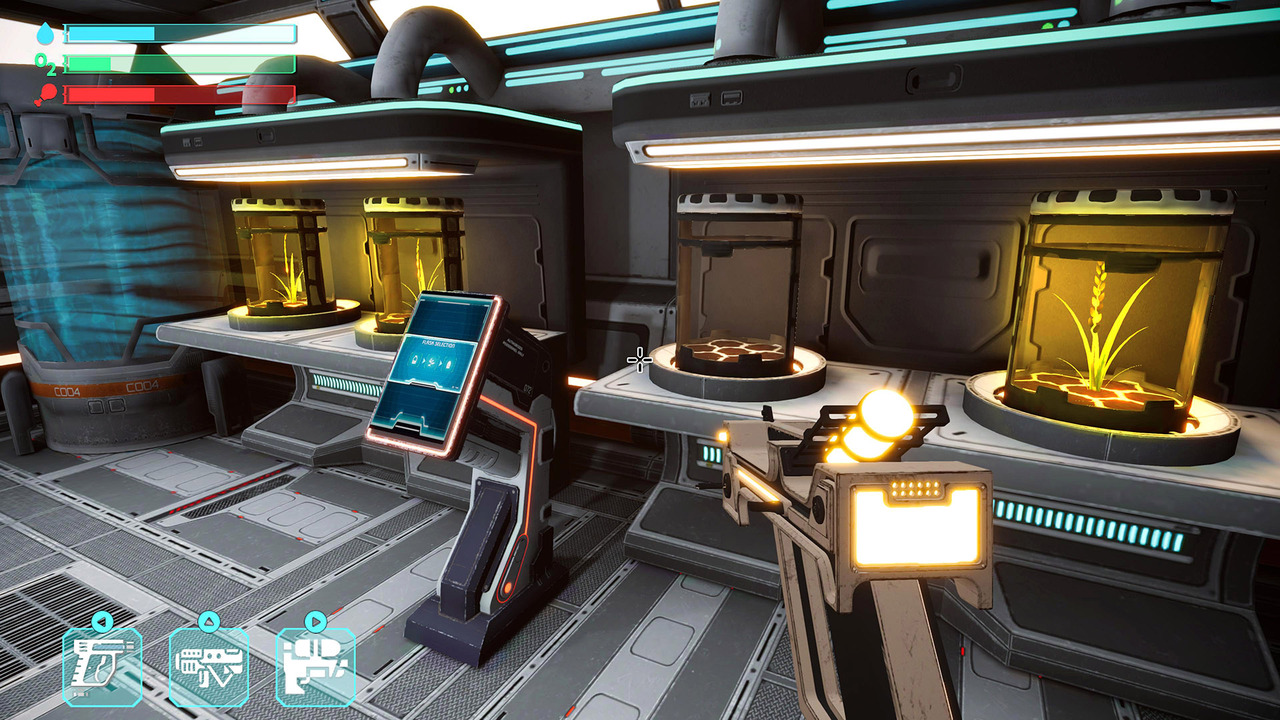1280x720 pixels.
Task: Click the left arrow badge above the heat gun
Action: pos(102,620)
